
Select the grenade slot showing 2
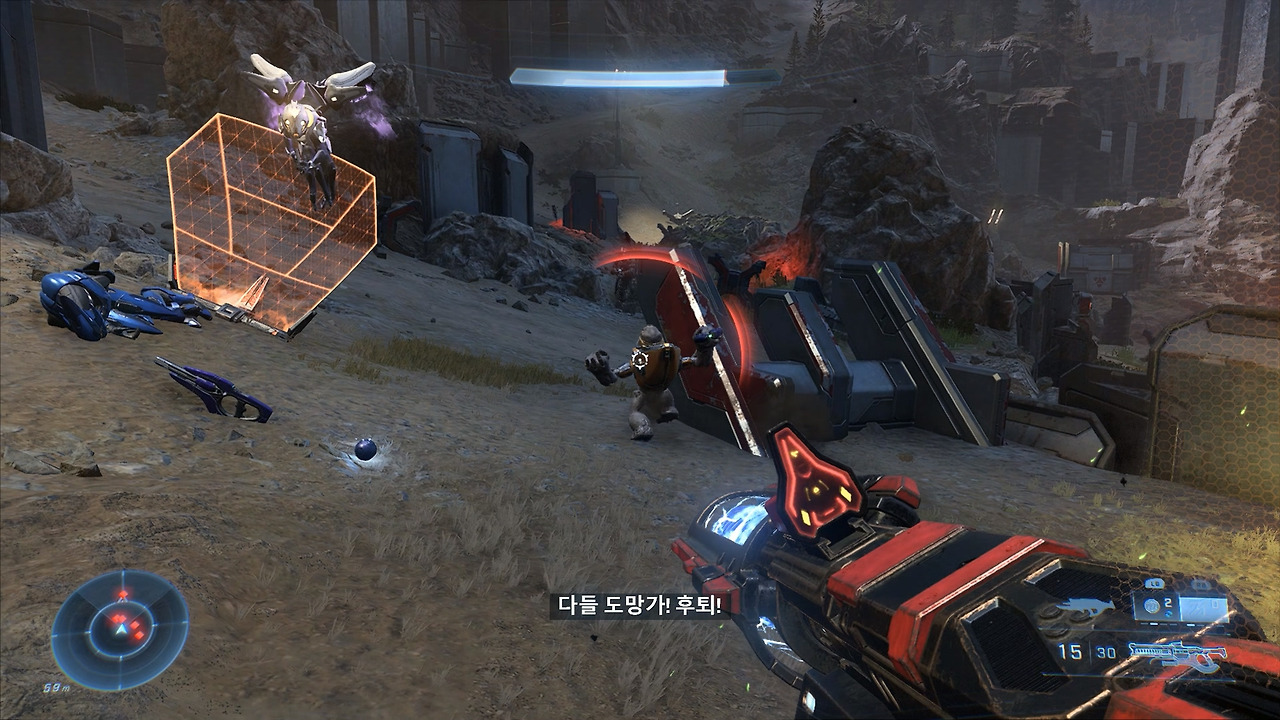click(x=1157, y=605)
